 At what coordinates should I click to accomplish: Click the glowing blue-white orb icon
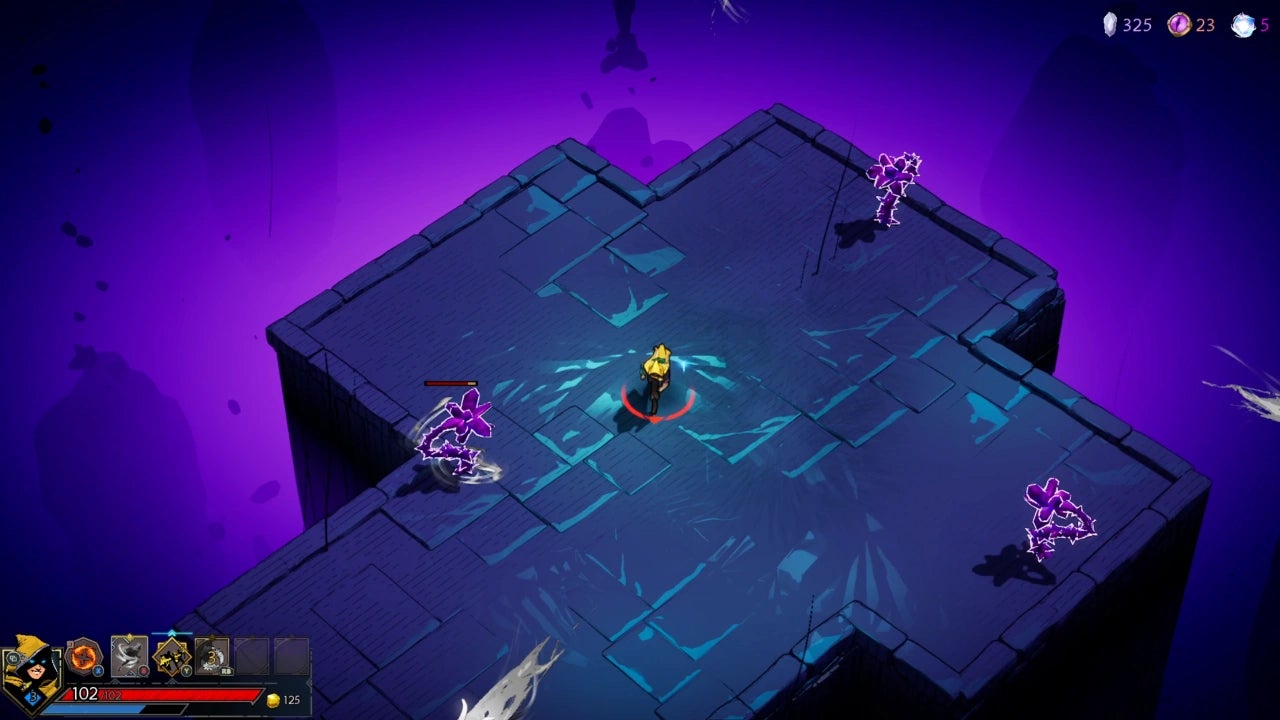tap(1243, 25)
